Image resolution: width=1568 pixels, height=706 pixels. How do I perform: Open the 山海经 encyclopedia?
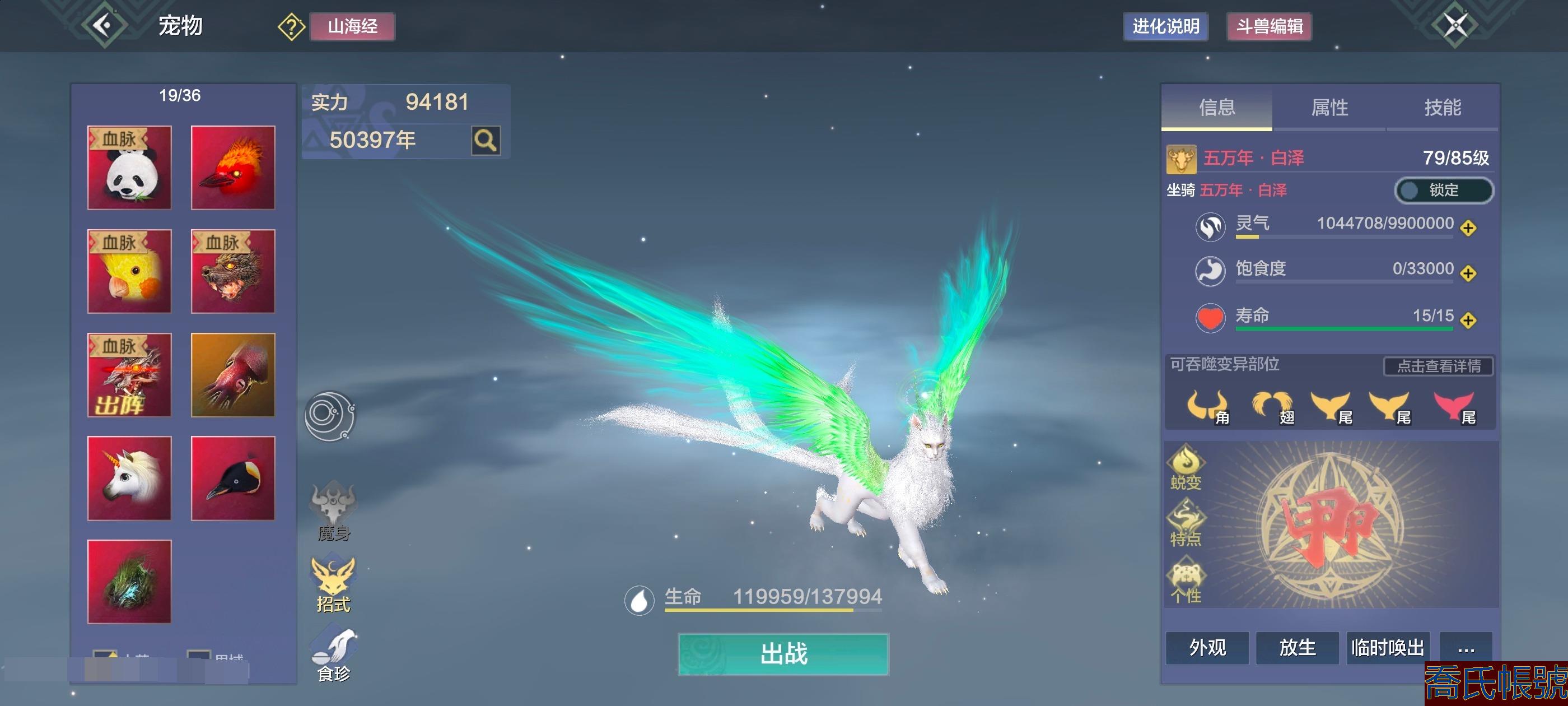pos(352,26)
